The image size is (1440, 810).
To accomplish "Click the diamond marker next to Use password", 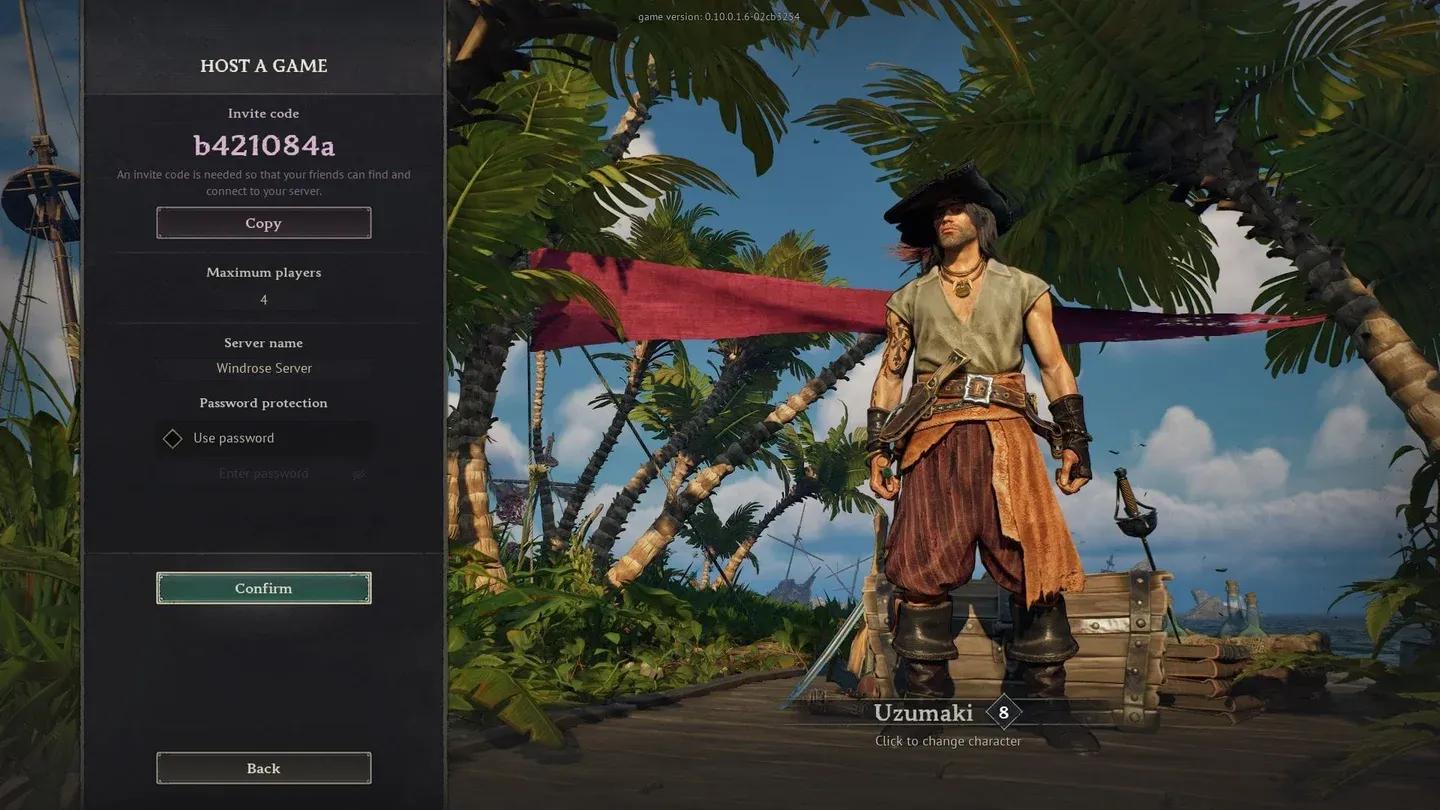I will [x=172, y=438].
